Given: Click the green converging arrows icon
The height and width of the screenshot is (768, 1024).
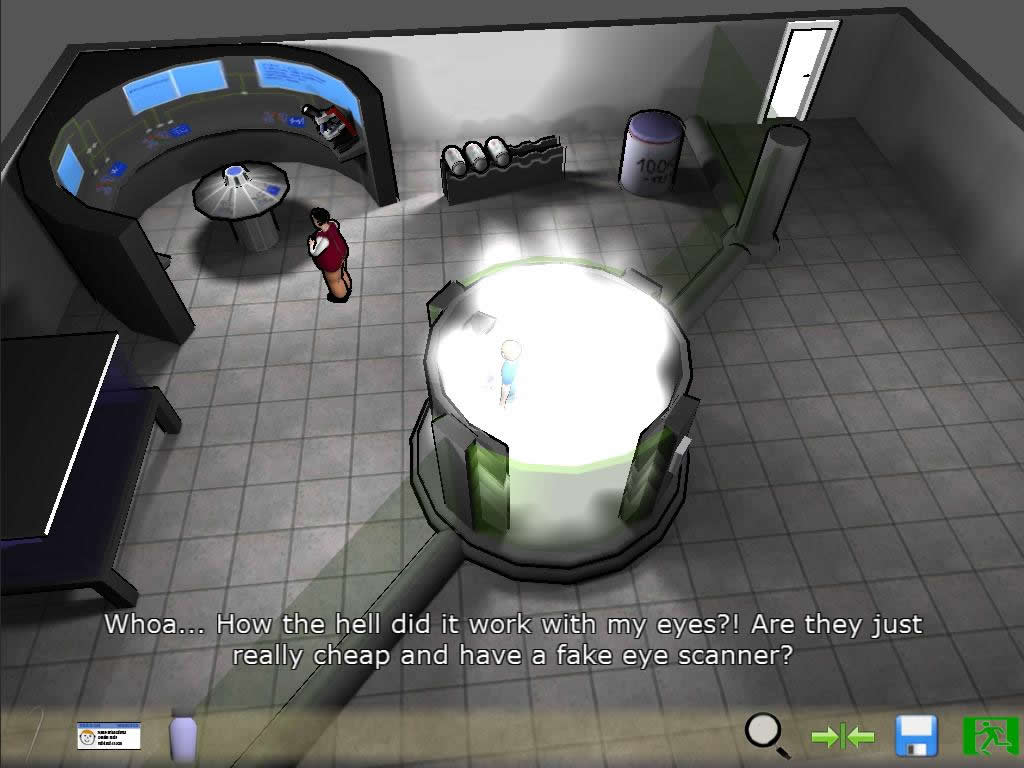Looking at the screenshot, I should [843, 737].
